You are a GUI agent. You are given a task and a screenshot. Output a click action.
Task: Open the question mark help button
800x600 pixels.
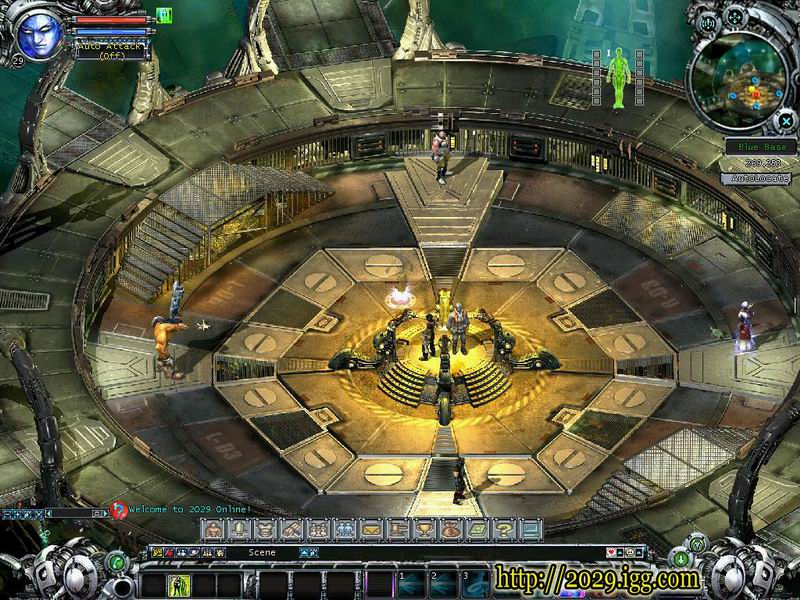coord(505,529)
